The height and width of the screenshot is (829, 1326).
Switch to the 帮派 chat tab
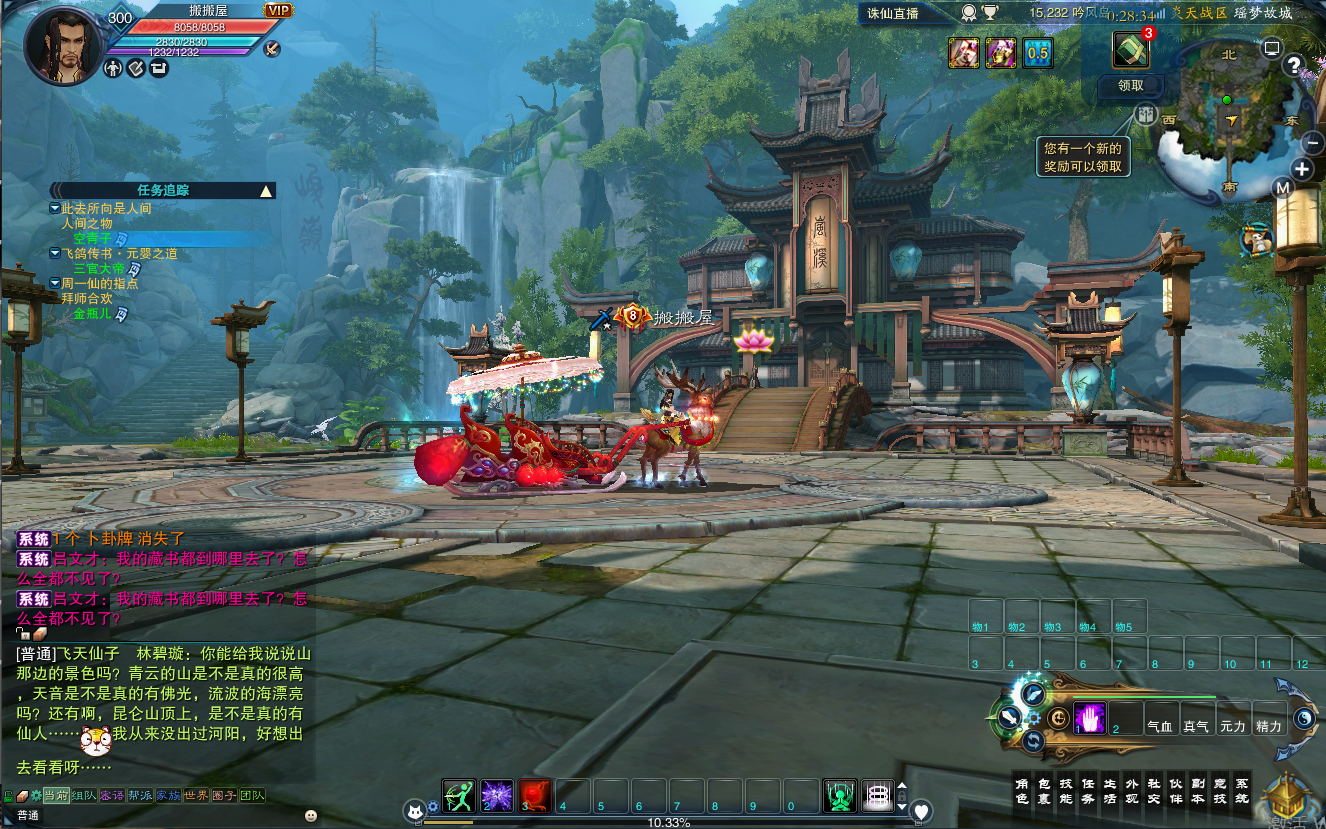pyautogui.click(x=140, y=796)
